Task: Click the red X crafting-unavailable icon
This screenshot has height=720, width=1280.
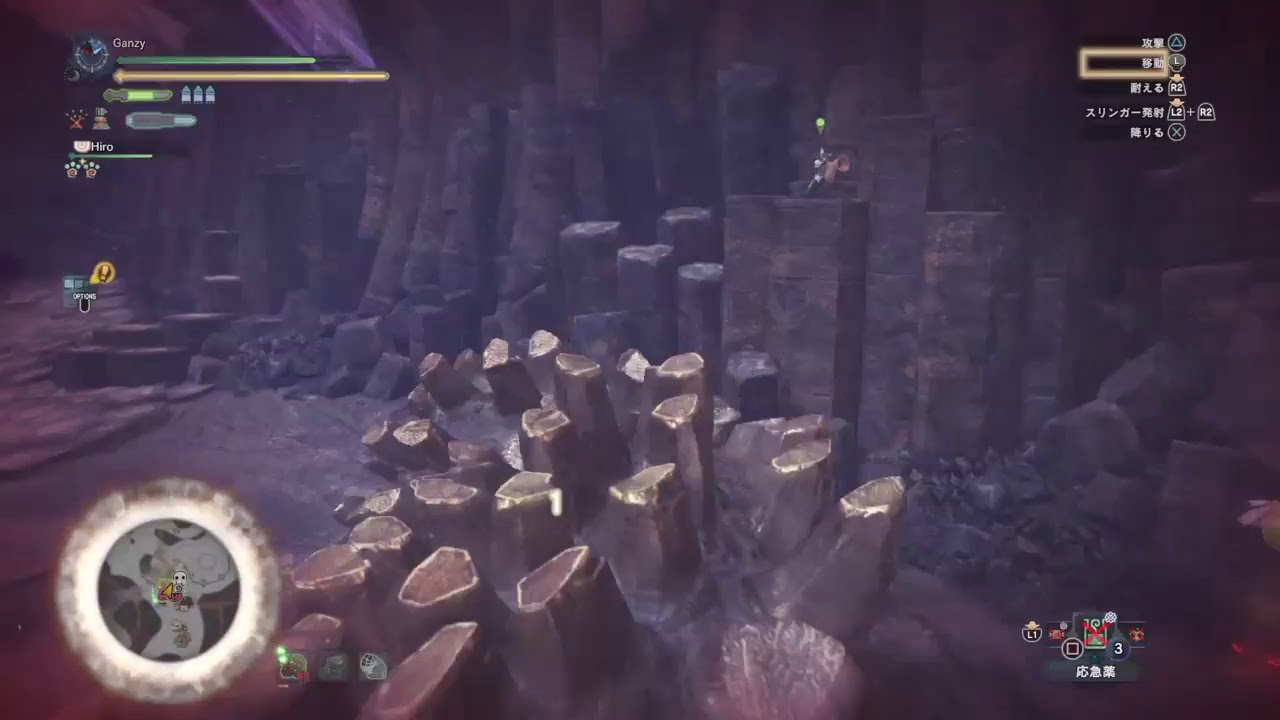Action: (x=76, y=121)
